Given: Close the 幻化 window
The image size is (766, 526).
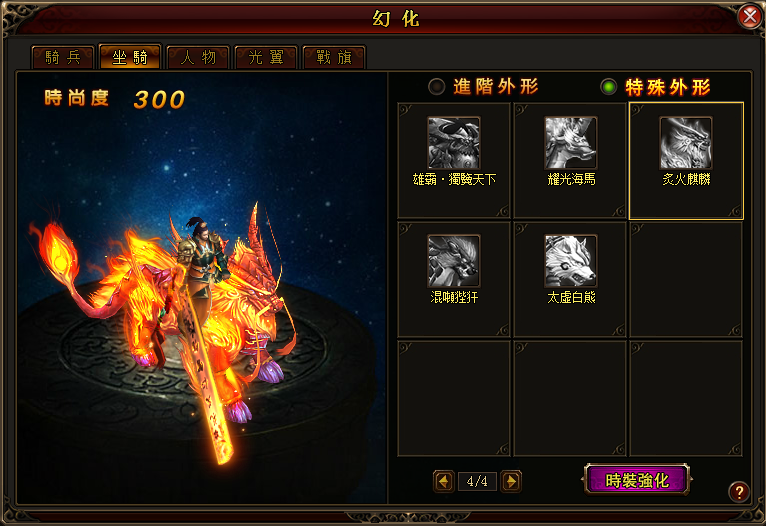Looking at the screenshot, I should pyautogui.click(x=749, y=17).
